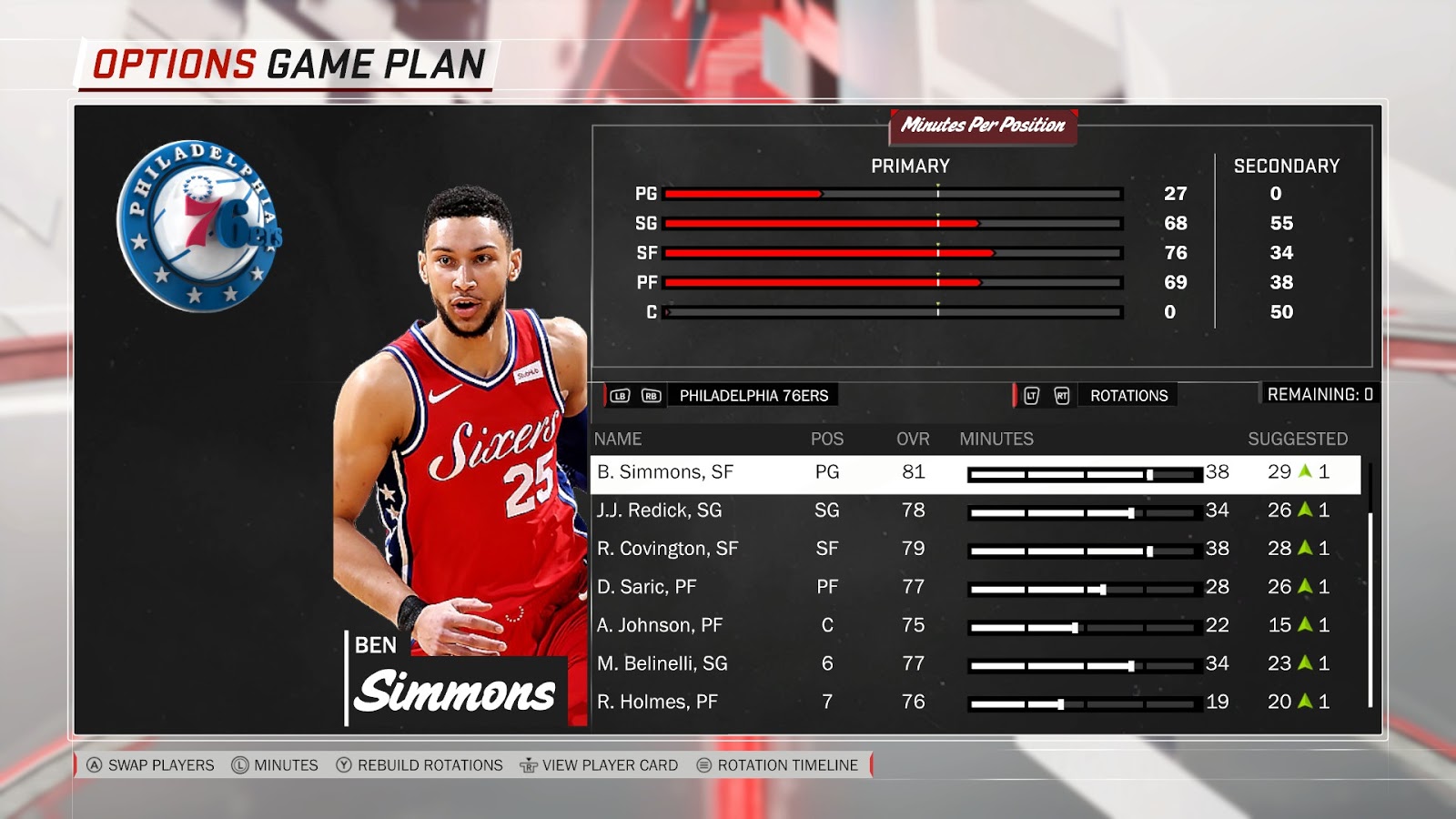This screenshot has width=1456, height=819.
Task: Select the PRIMARY column header
Action: pyautogui.click(x=909, y=167)
